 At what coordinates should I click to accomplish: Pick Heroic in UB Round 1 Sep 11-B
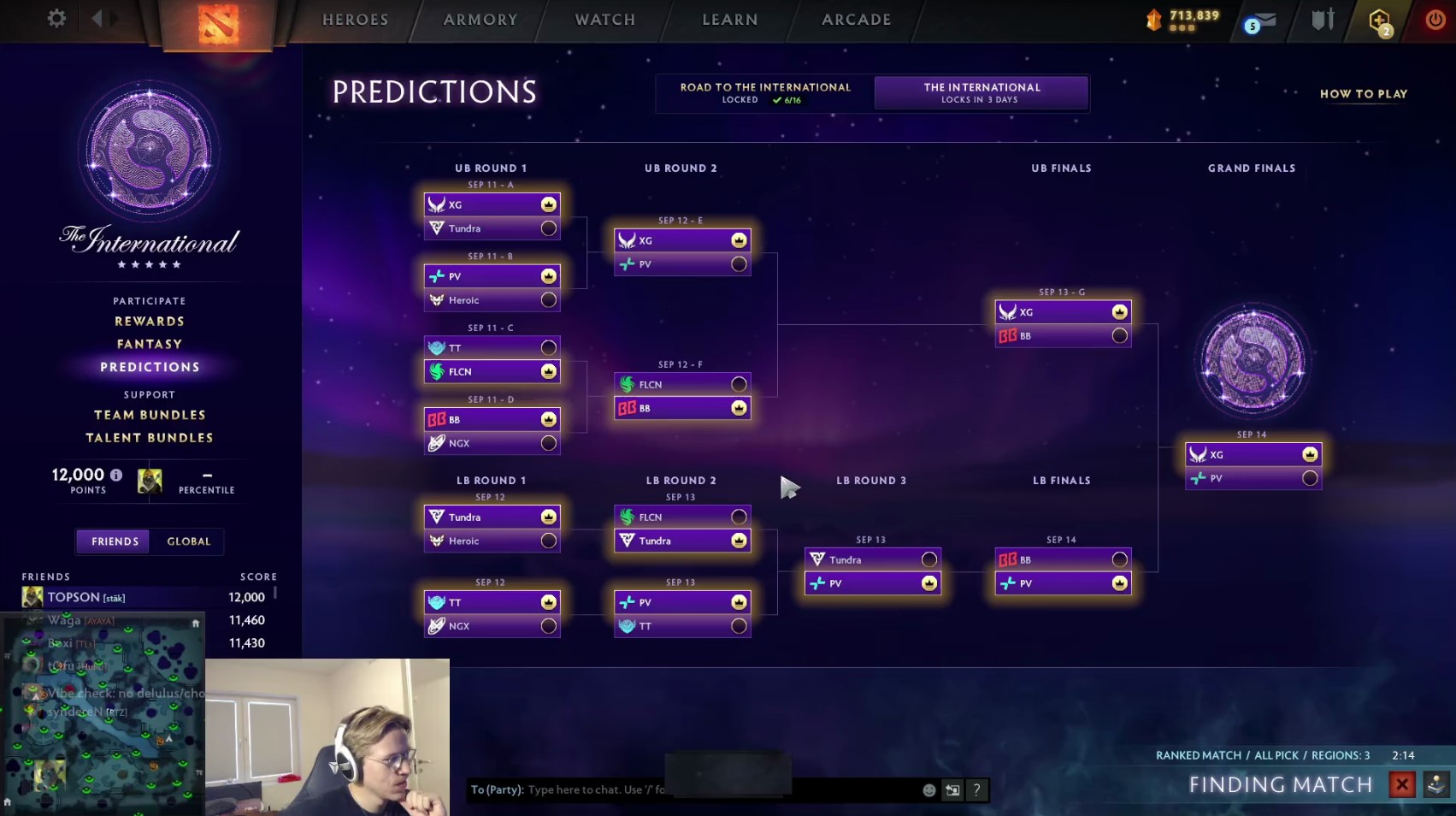coord(549,300)
